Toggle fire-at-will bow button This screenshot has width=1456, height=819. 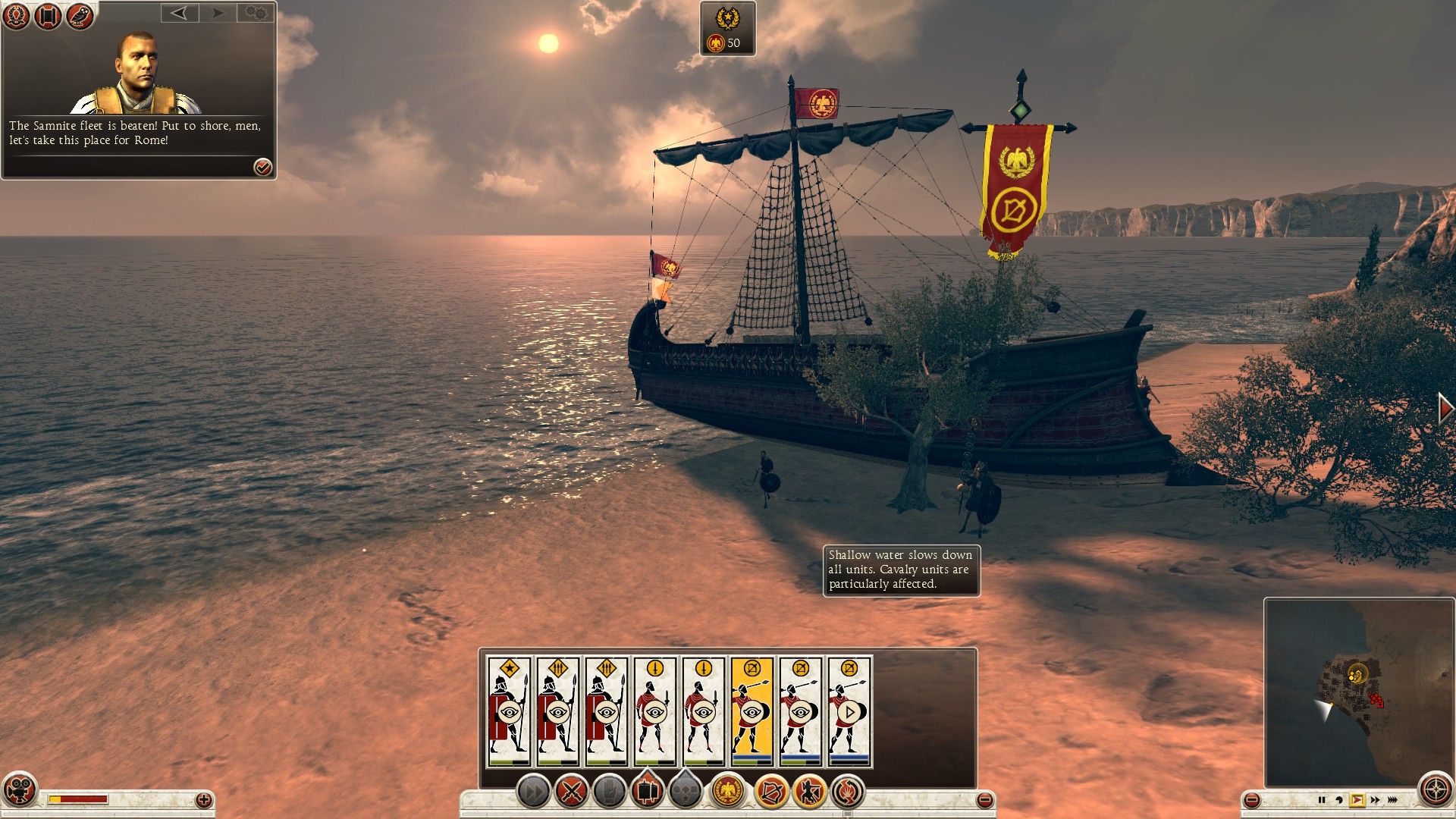point(770,792)
